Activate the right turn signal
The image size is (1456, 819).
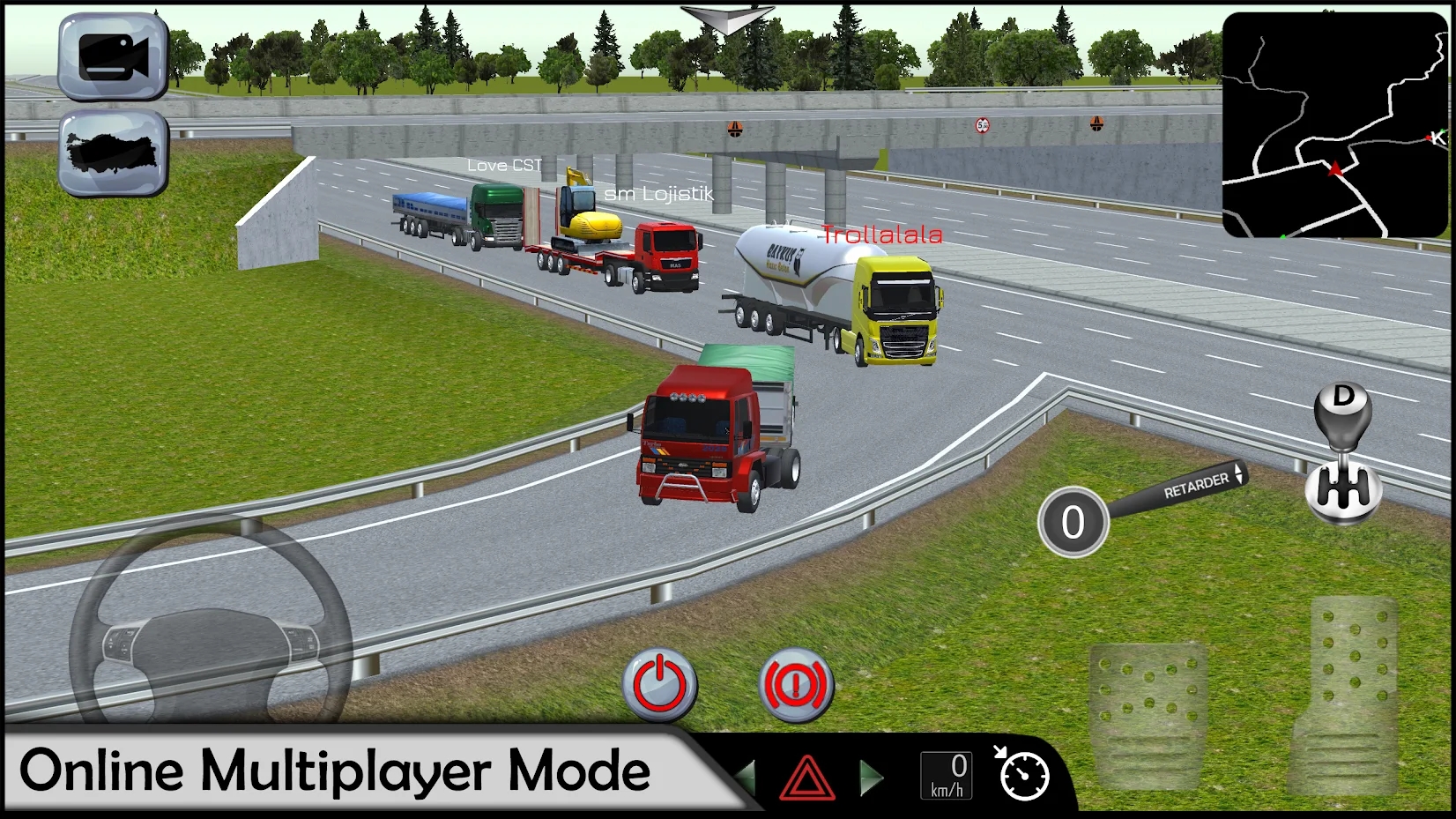(871, 777)
